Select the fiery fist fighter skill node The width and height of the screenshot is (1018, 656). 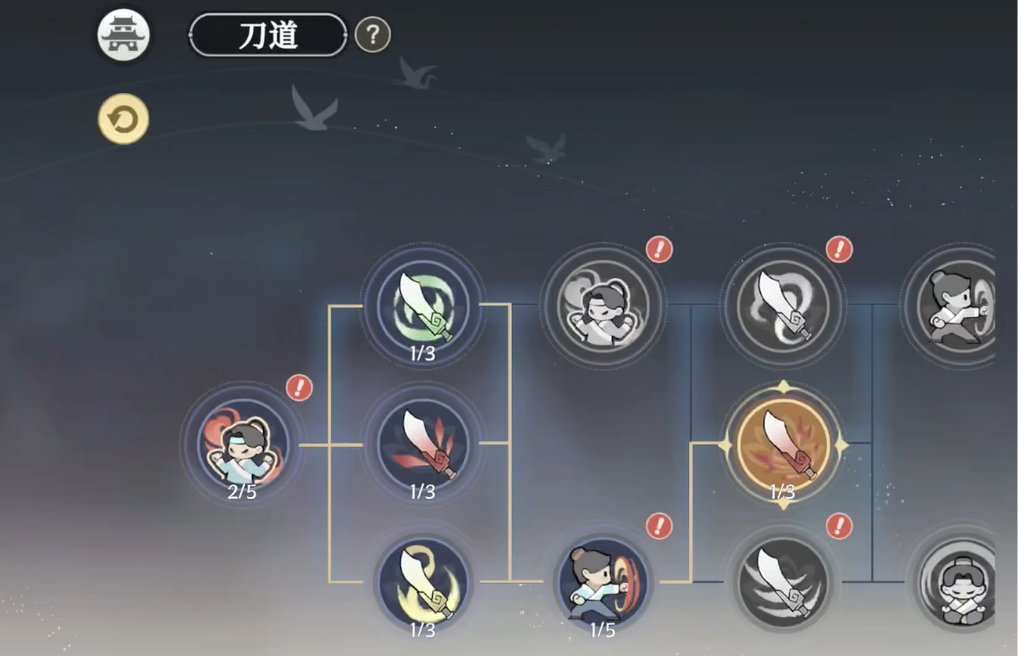(x=241, y=443)
